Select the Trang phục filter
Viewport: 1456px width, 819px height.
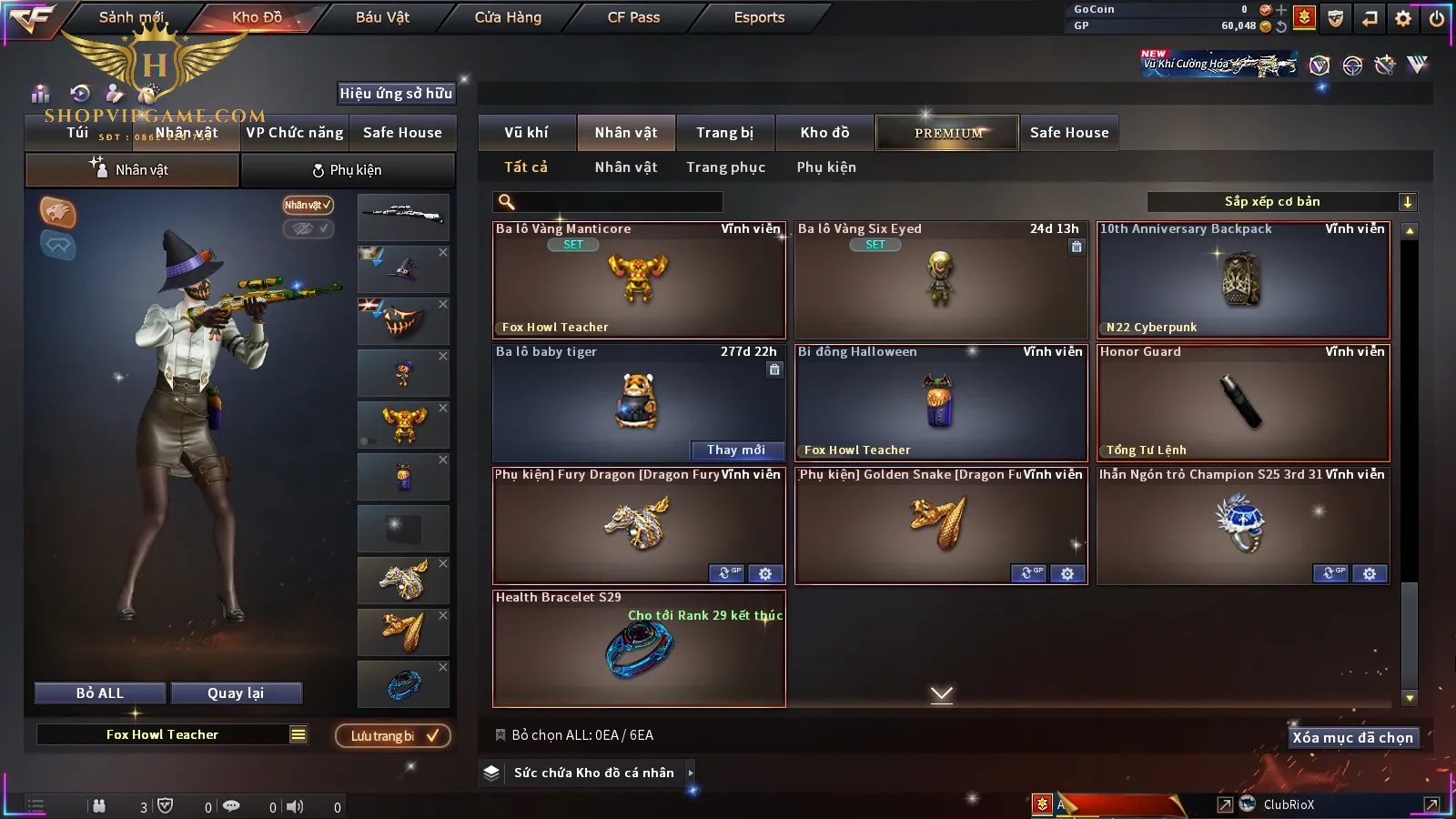pyautogui.click(x=725, y=167)
